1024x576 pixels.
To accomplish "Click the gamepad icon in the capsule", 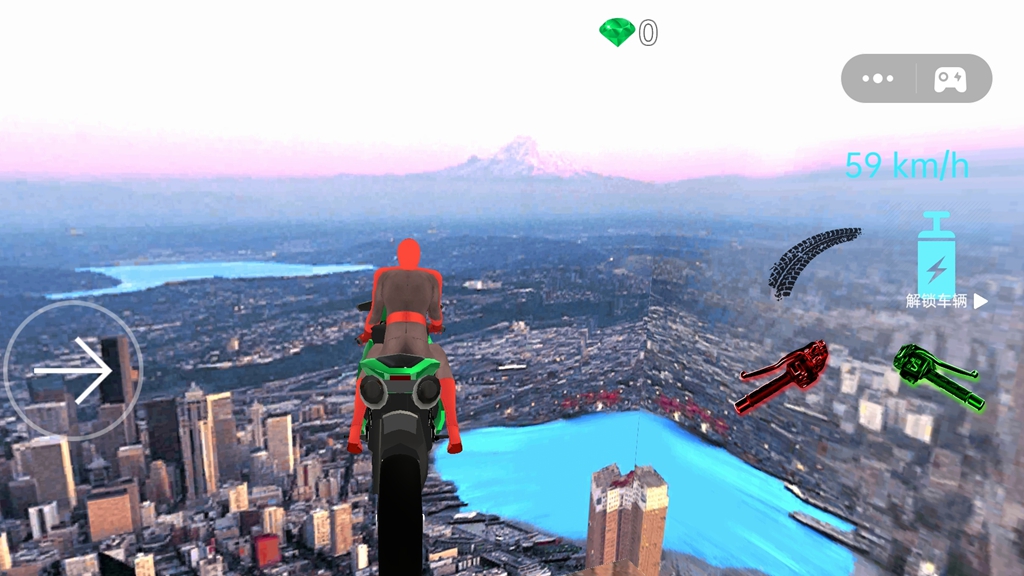I will pyautogui.click(x=950, y=79).
